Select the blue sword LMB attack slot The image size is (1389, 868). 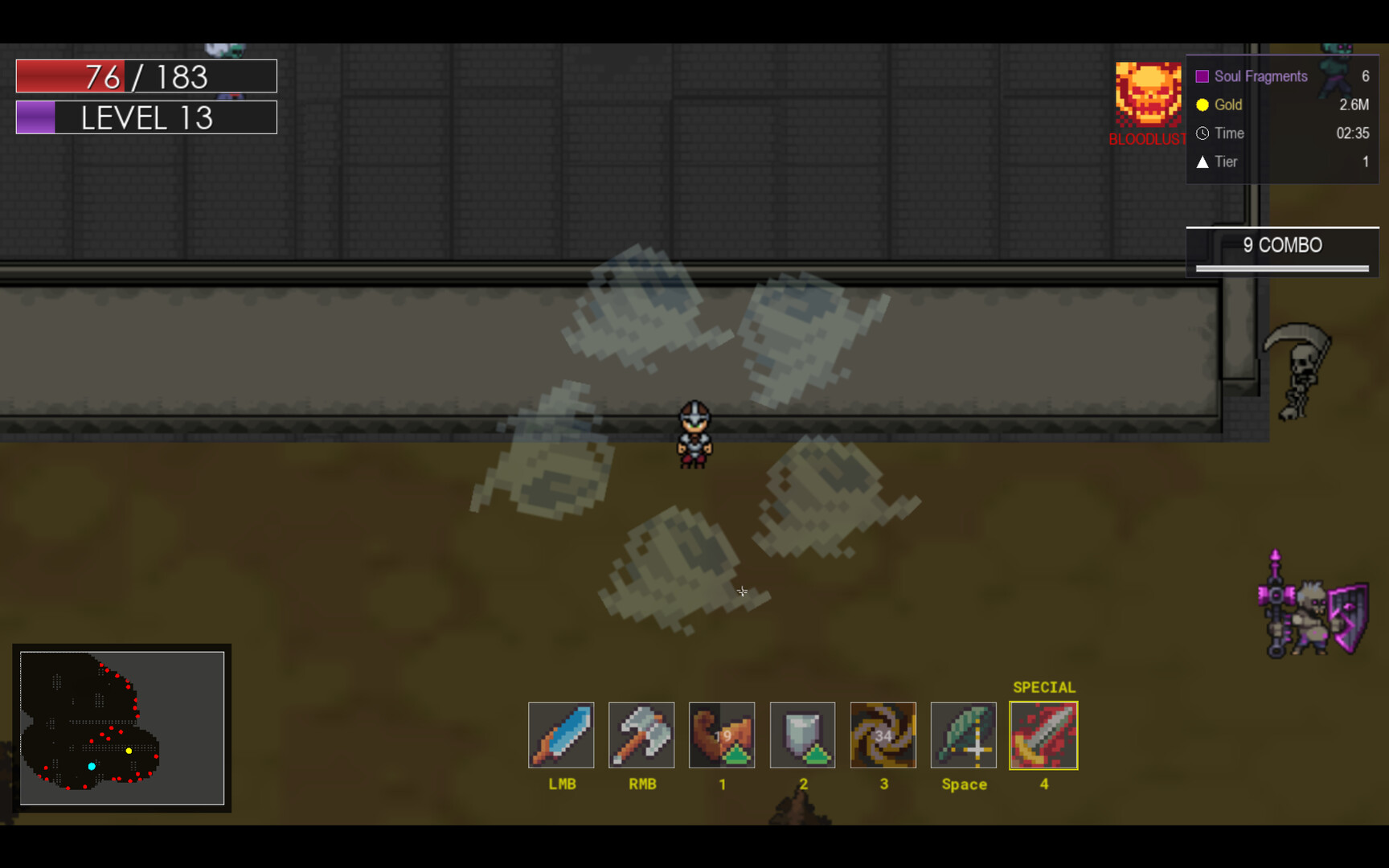561,735
